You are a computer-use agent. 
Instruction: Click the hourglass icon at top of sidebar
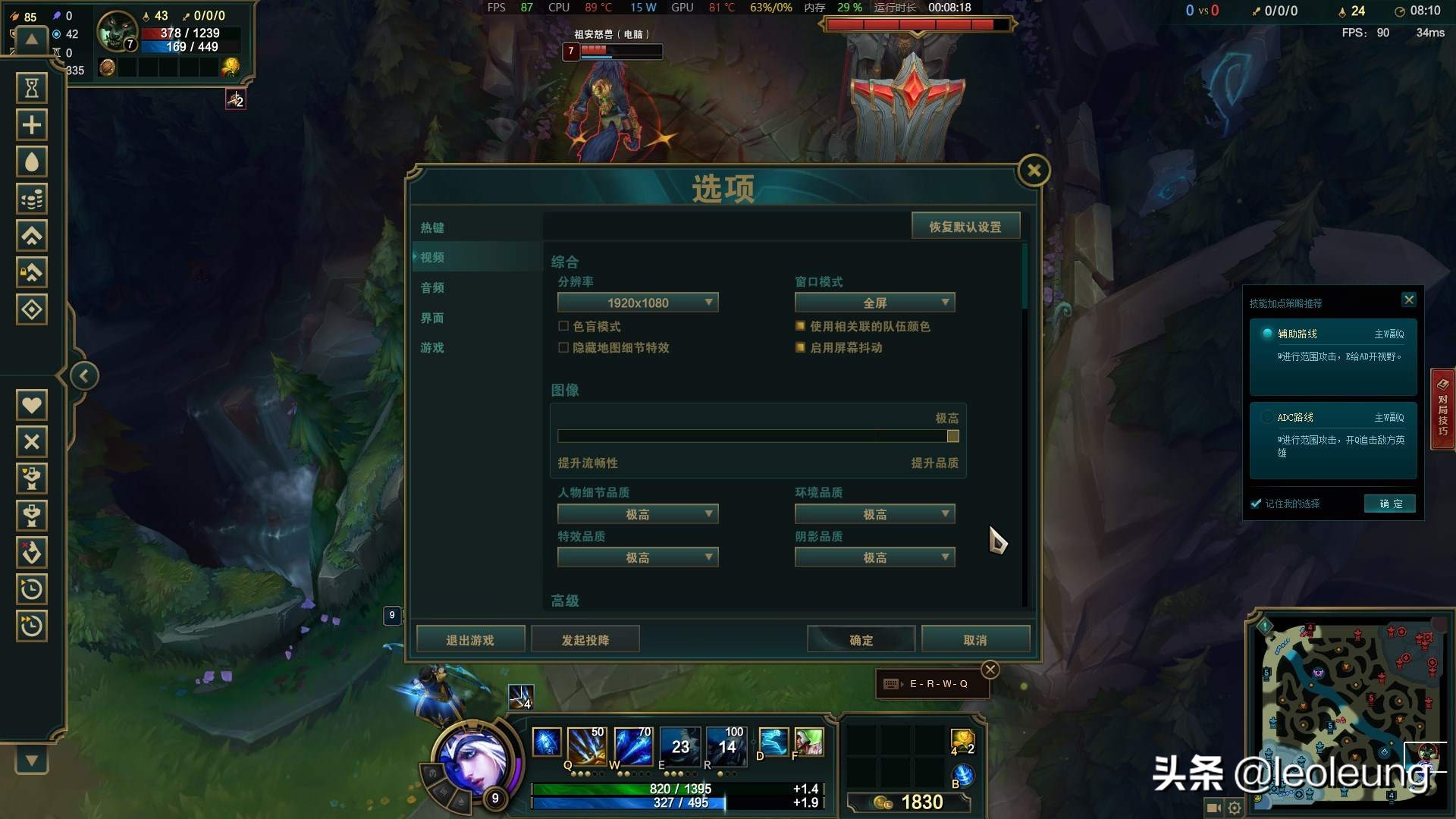pyautogui.click(x=31, y=87)
